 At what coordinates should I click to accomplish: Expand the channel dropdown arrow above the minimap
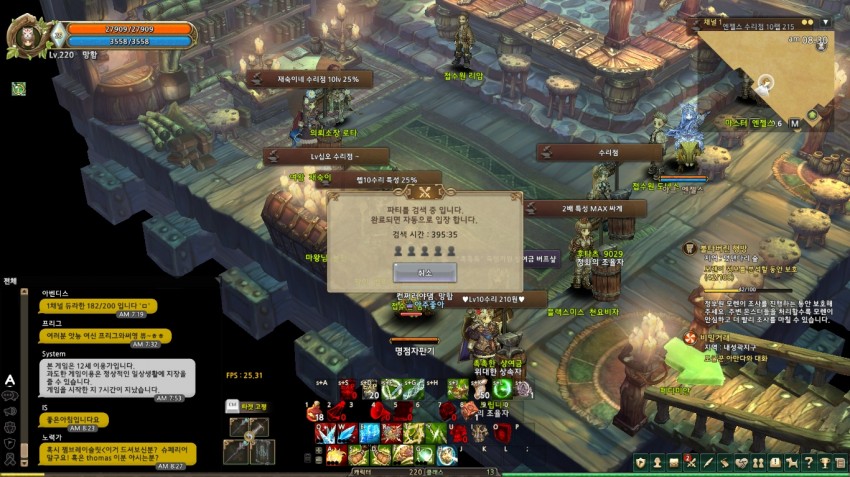pyautogui.click(x=826, y=21)
